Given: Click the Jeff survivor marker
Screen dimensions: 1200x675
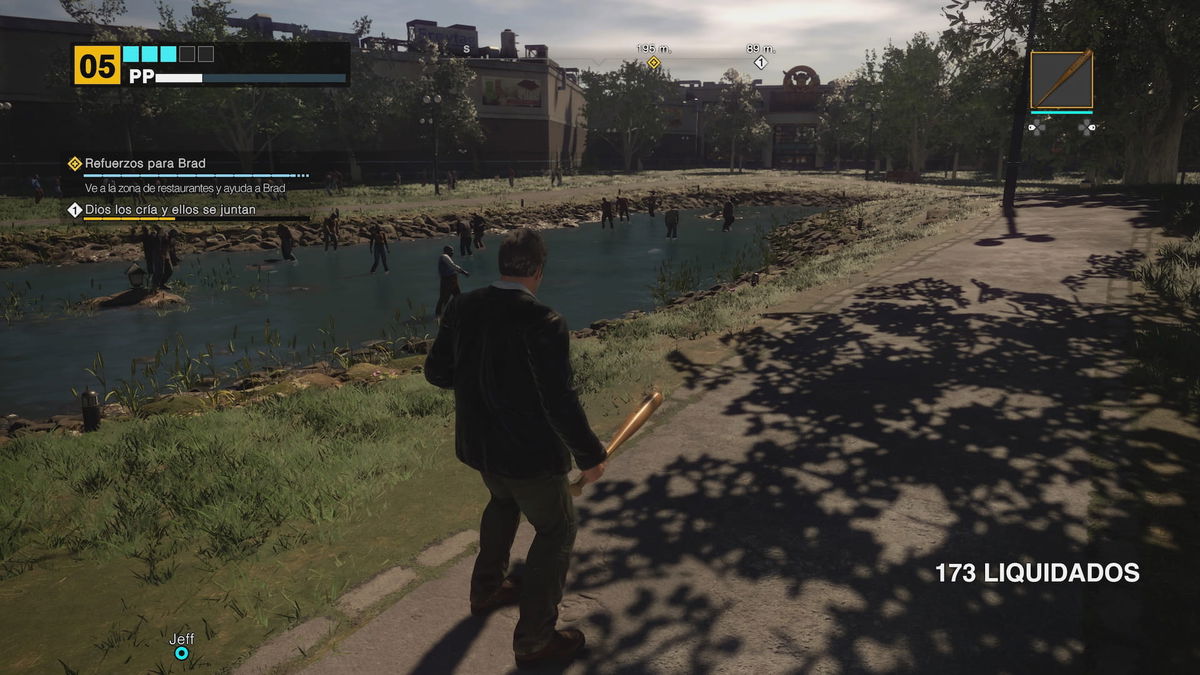Looking at the screenshot, I should point(181,653).
